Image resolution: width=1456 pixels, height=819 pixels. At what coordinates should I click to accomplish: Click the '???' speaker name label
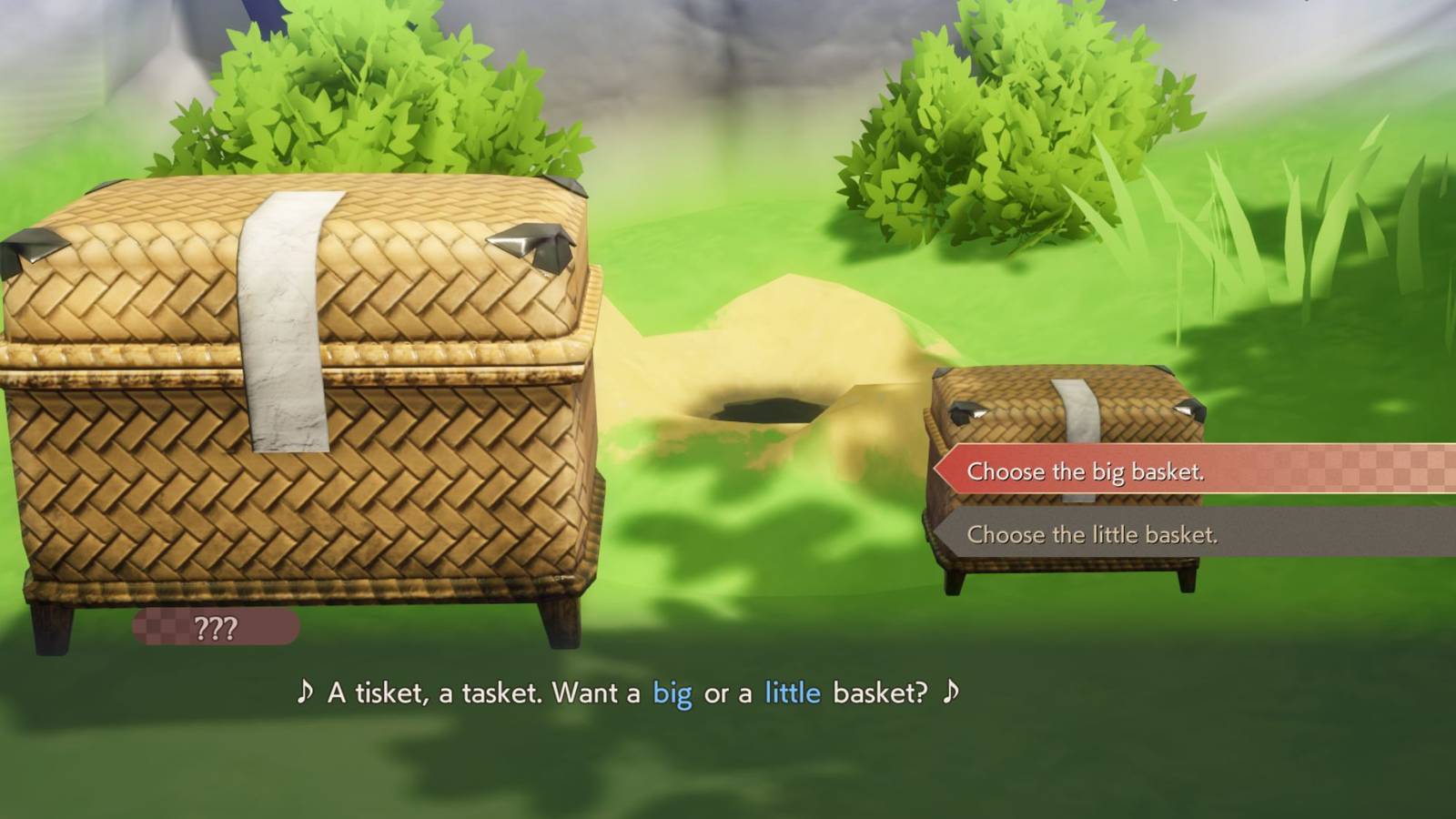pyautogui.click(x=218, y=627)
